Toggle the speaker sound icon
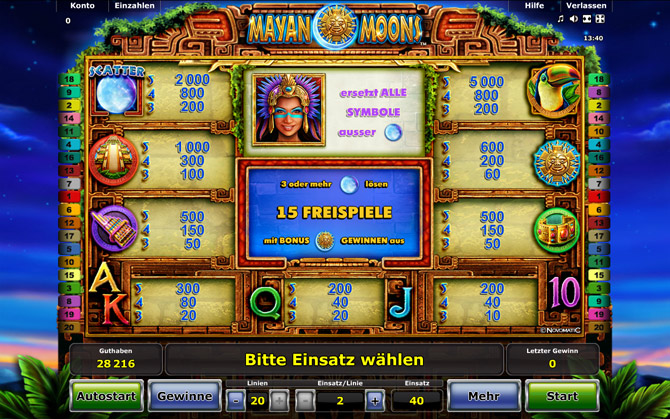 (x=574, y=19)
